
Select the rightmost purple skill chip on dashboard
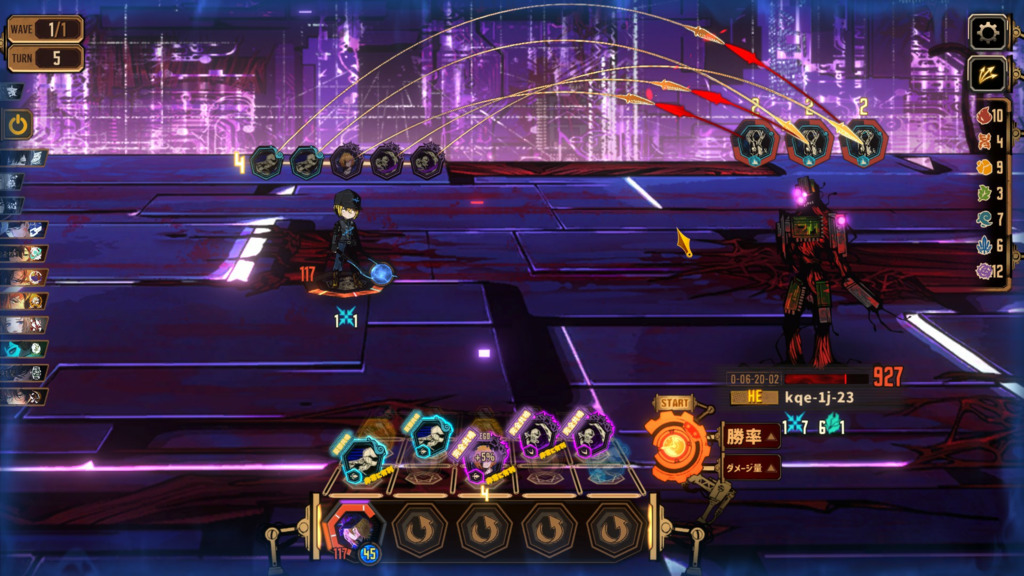click(586, 433)
